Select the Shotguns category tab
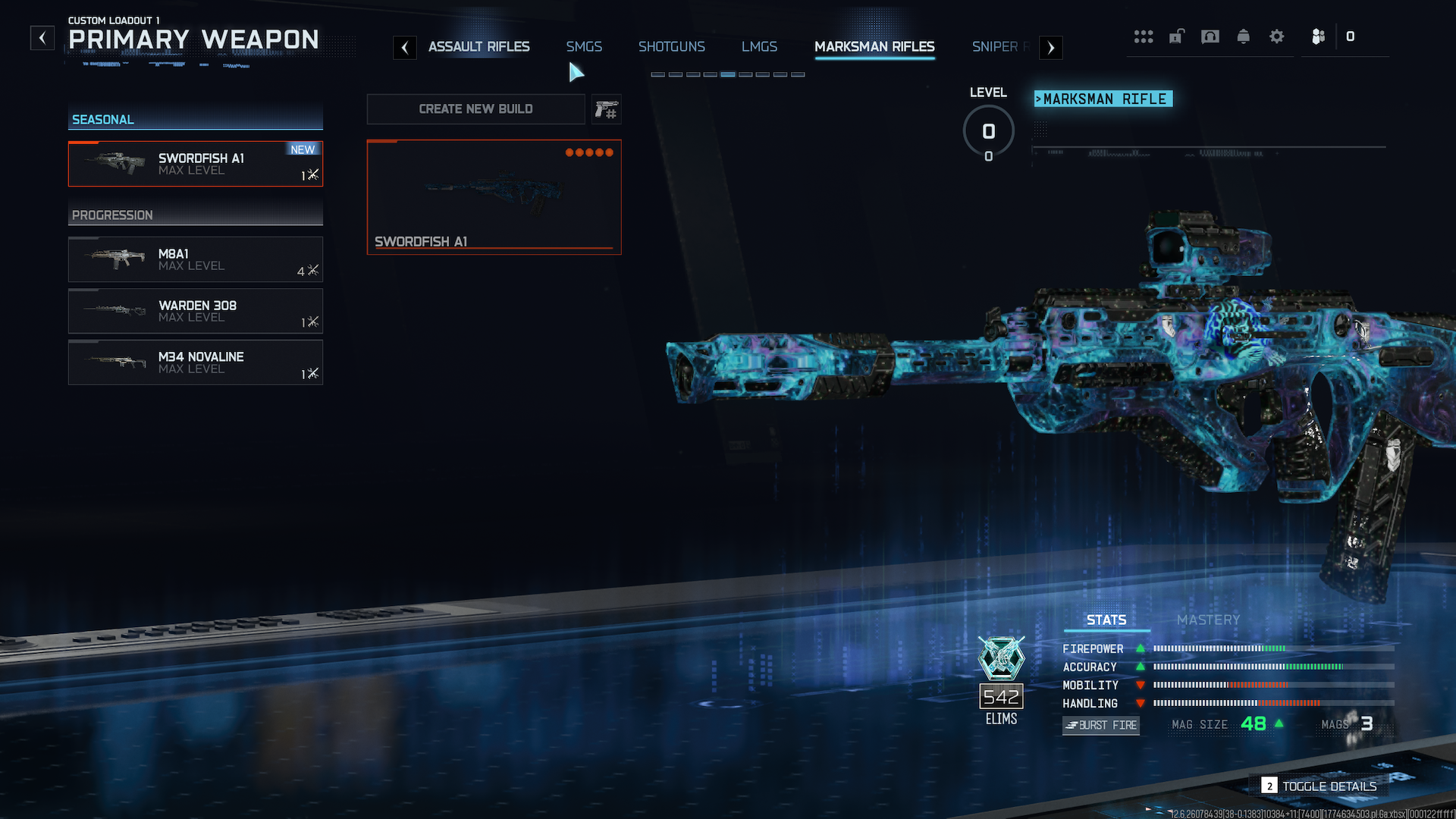Image resolution: width=1456 pixels, height=819 pixels. (671, 47)
